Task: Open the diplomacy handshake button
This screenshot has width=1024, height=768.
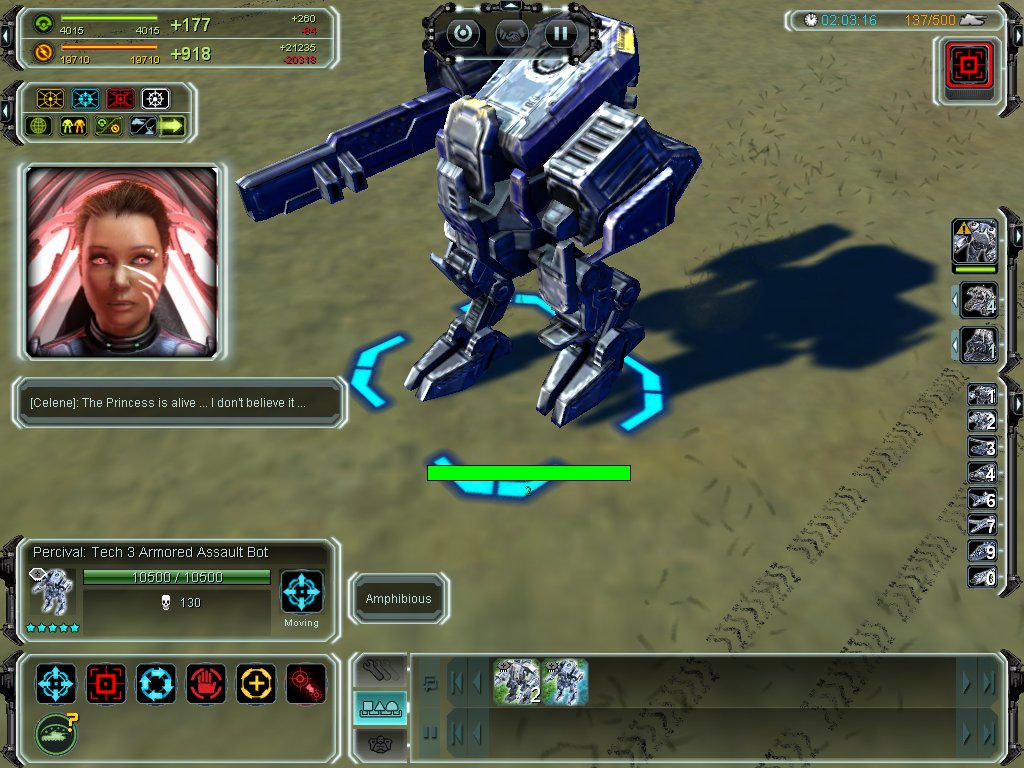Action: [x=511, y=34]
